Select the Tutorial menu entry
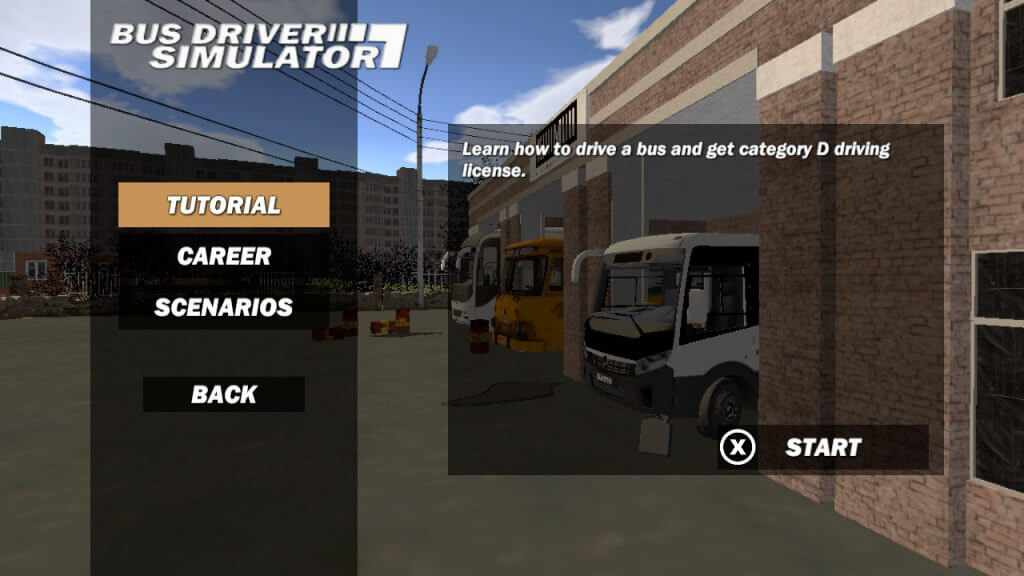This screenshot has height=576, width=1024. (223, 205)
